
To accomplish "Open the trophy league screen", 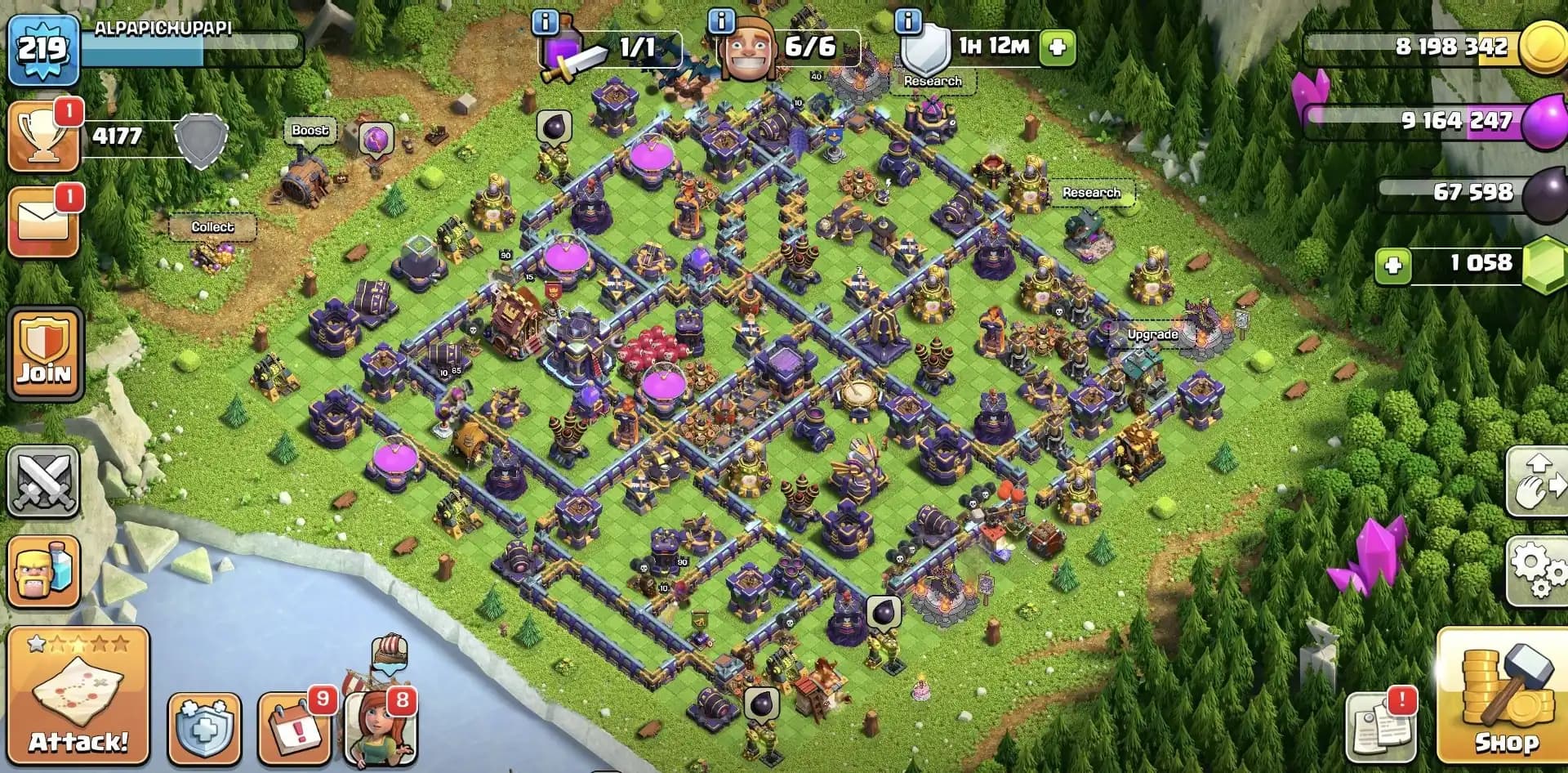I will 45,135.
